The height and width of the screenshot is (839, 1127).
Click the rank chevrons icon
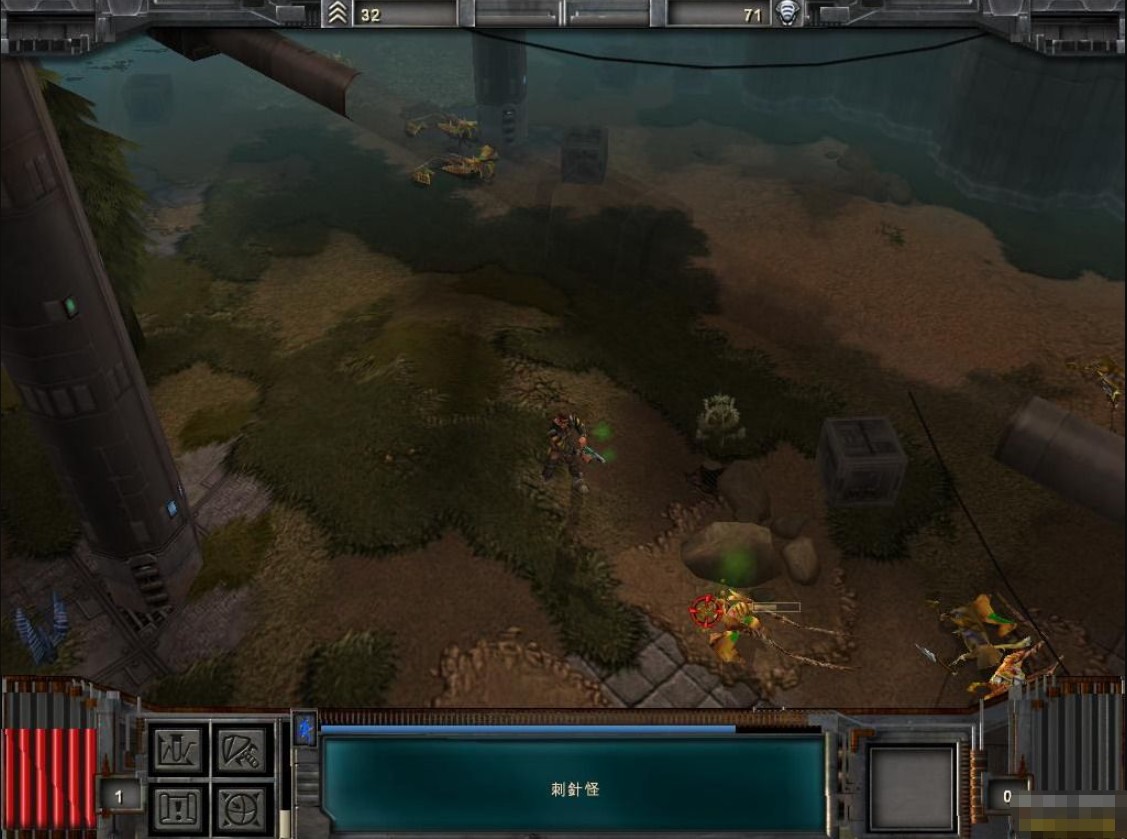coord(337,14)
